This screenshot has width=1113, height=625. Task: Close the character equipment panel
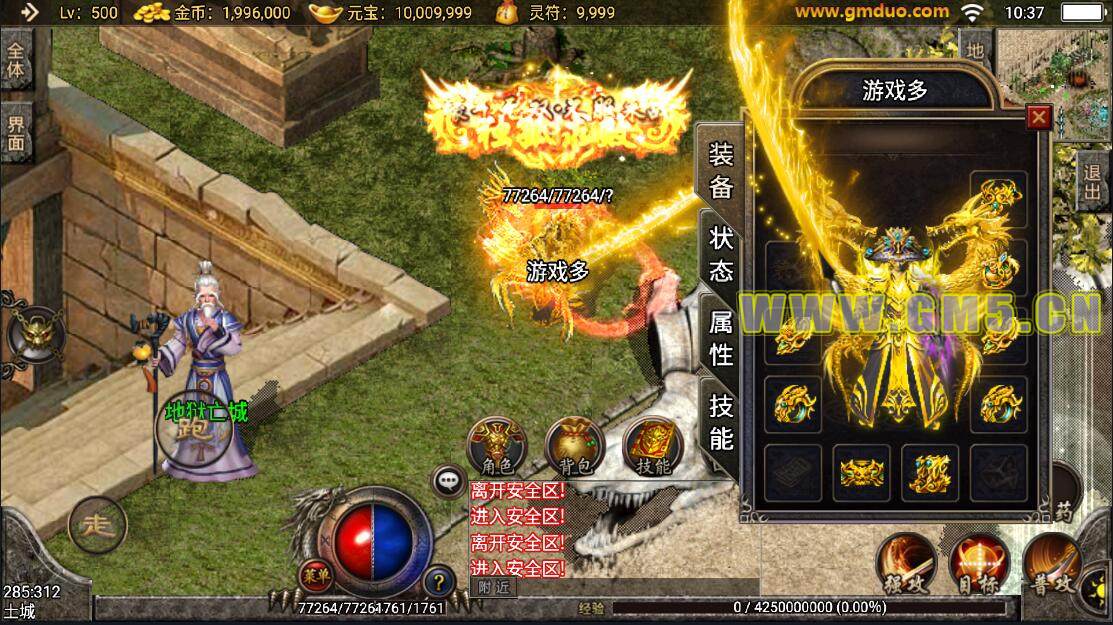pyautogui.click(x=1040, y=118)
